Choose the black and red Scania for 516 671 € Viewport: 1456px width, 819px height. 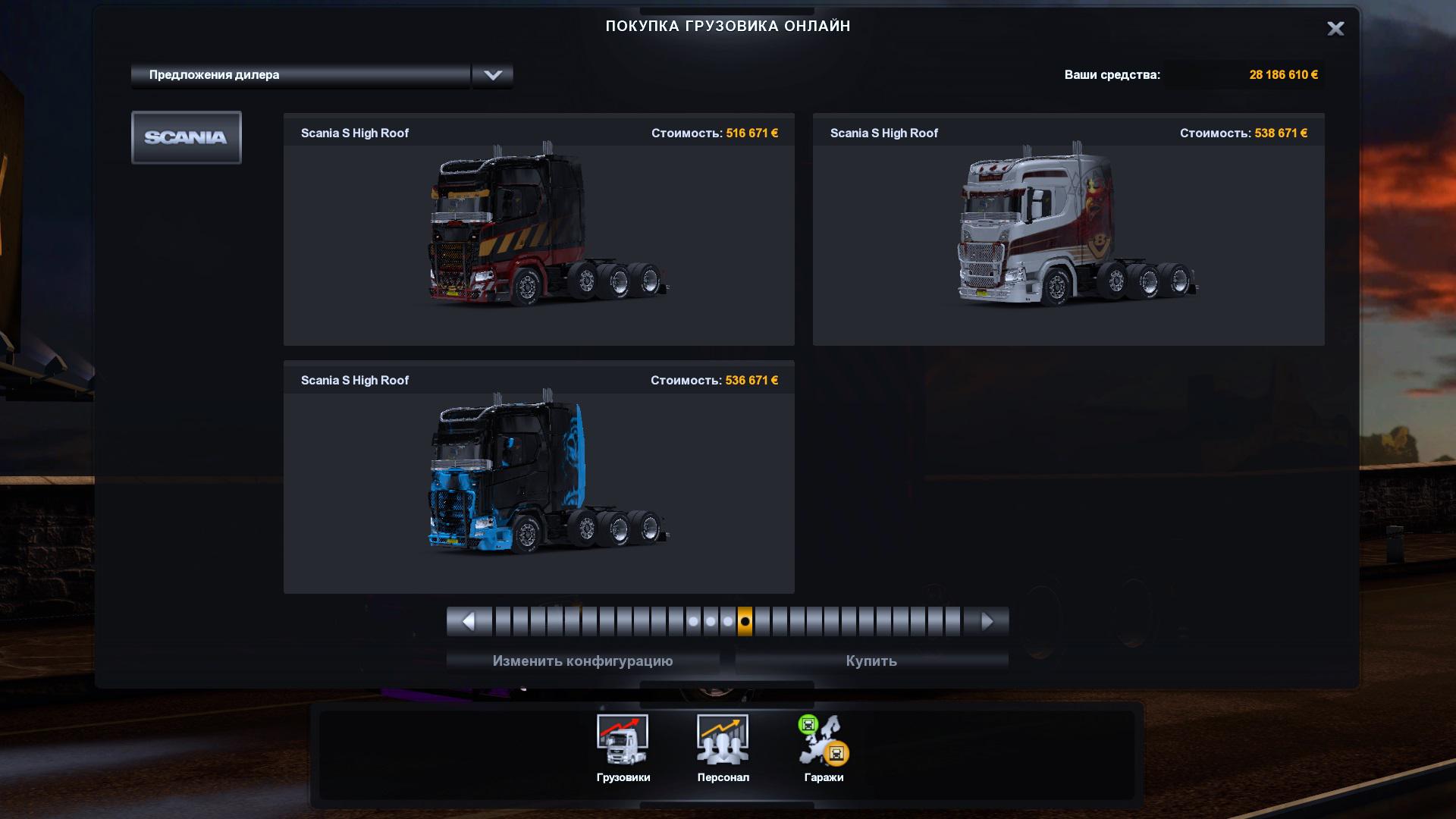(x=538, y=229)
